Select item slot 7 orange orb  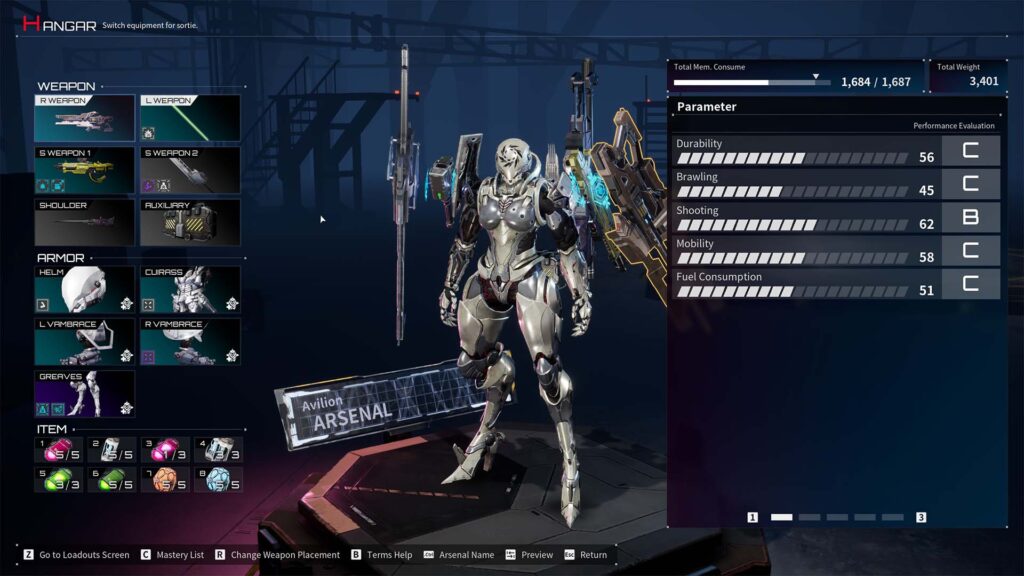pyautogui.click(x=165, y=479)
